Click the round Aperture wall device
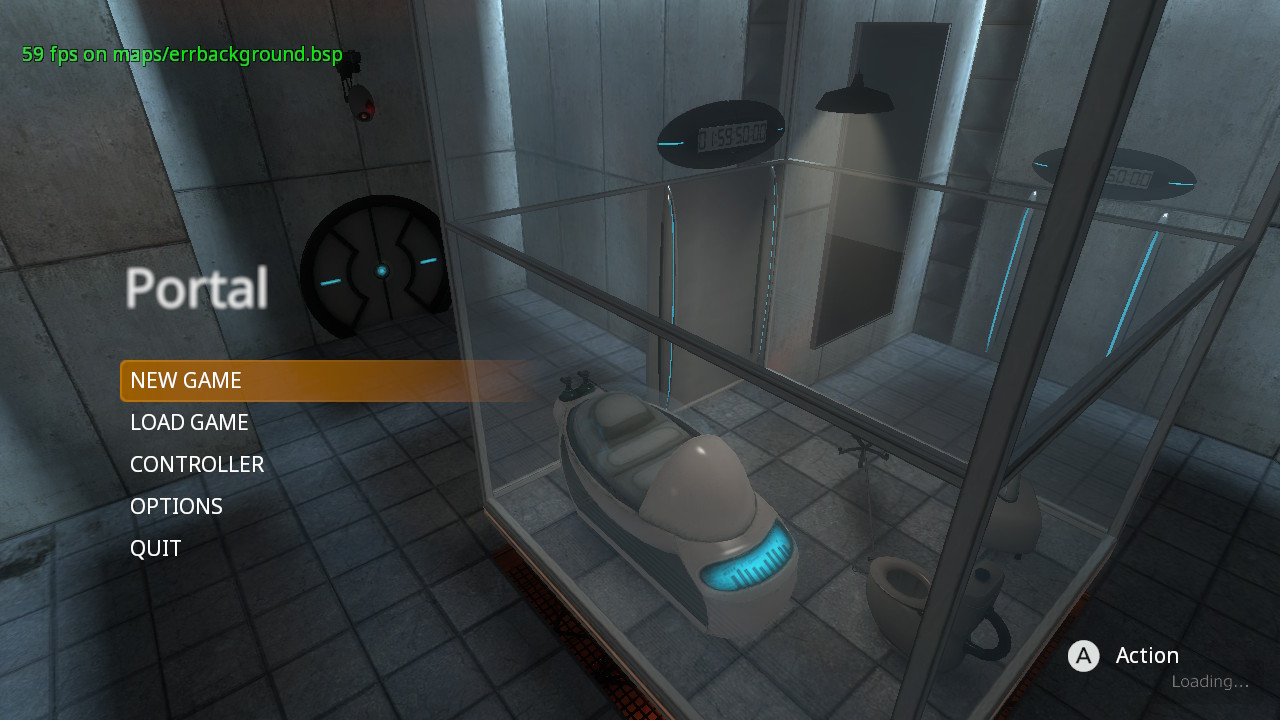The image size is (1280, 720). [378, 270]
